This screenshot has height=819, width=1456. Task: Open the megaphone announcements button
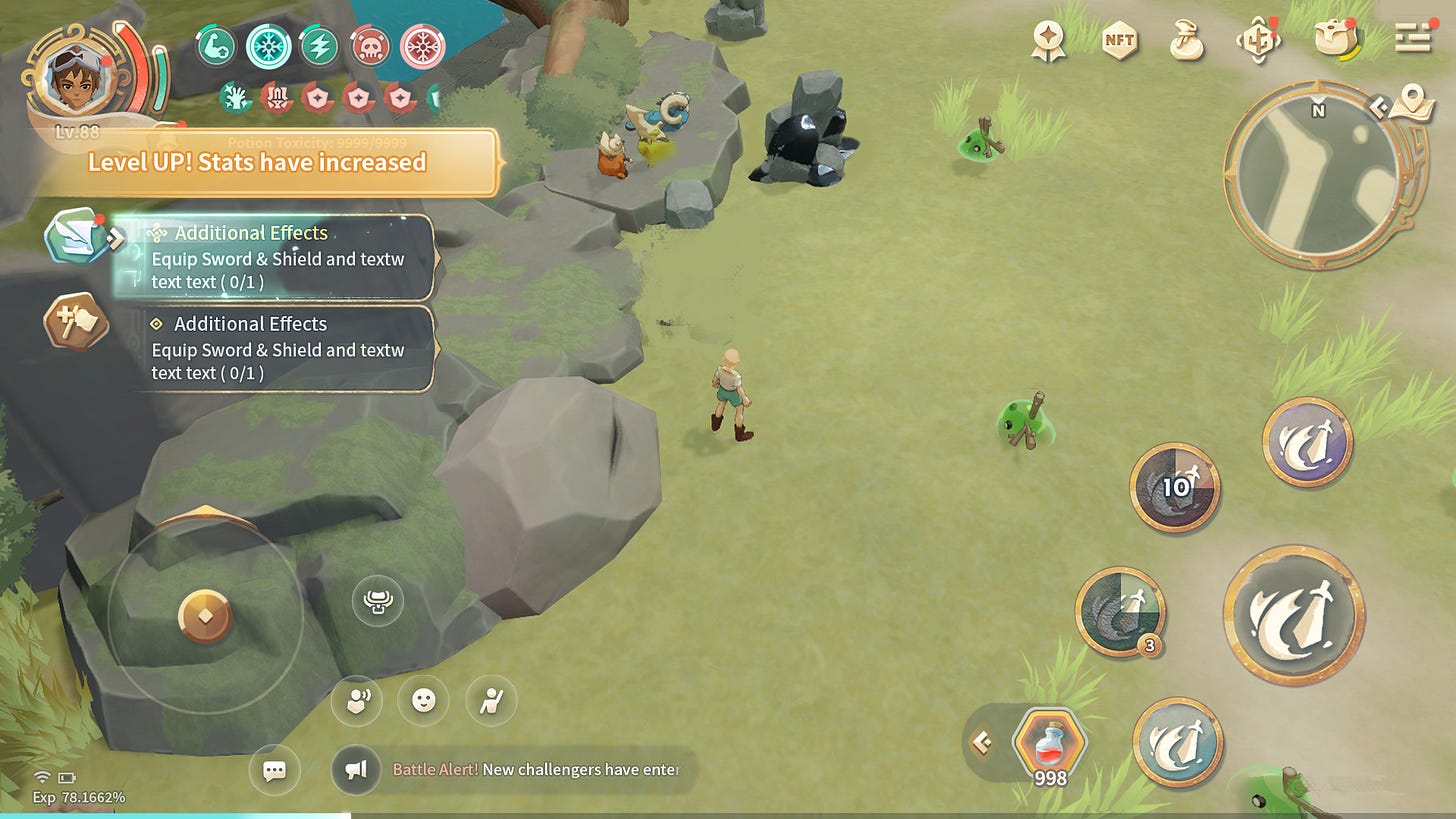point(357,770)
